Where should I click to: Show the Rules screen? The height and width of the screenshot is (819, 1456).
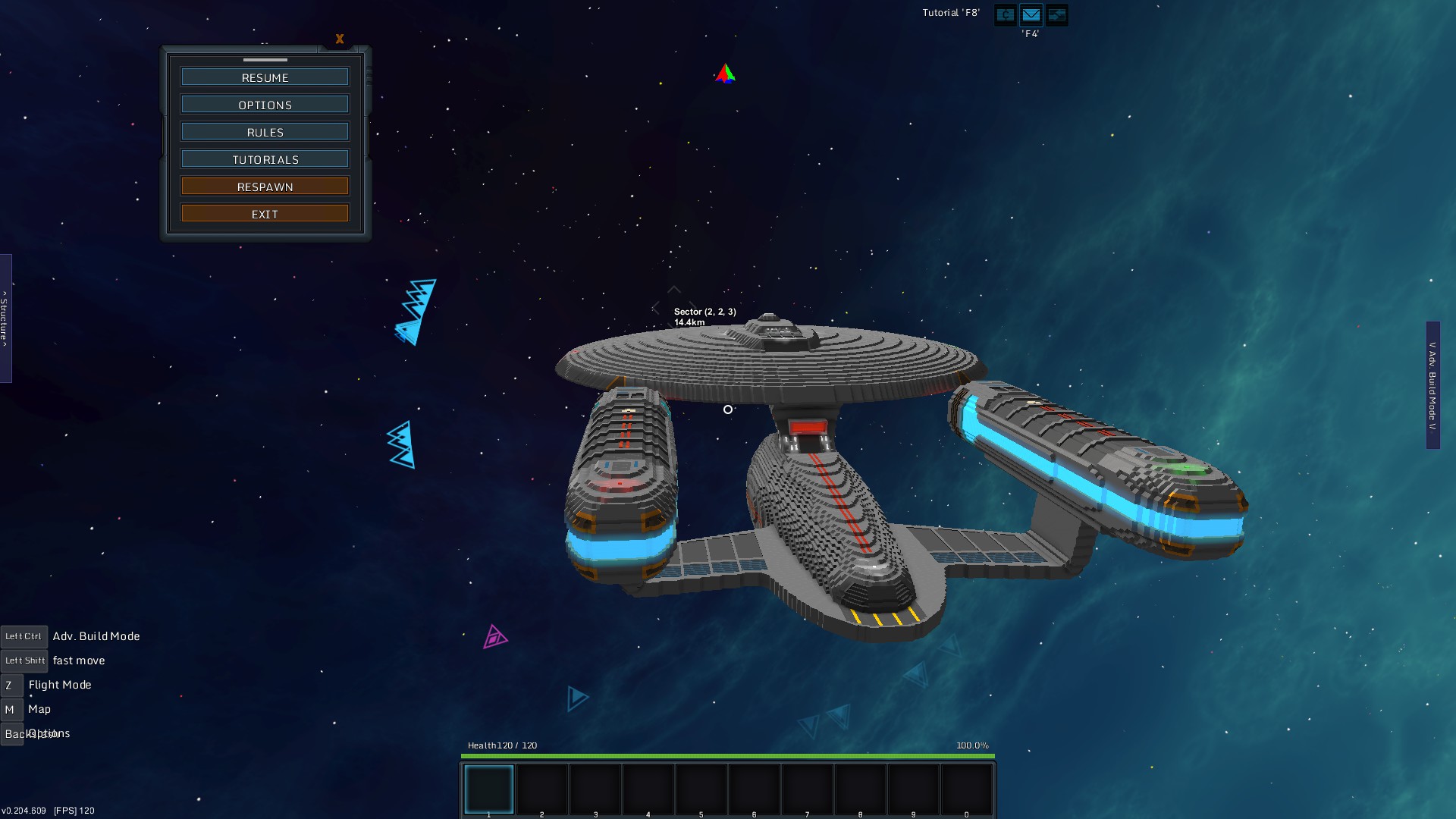coord(265,132)
